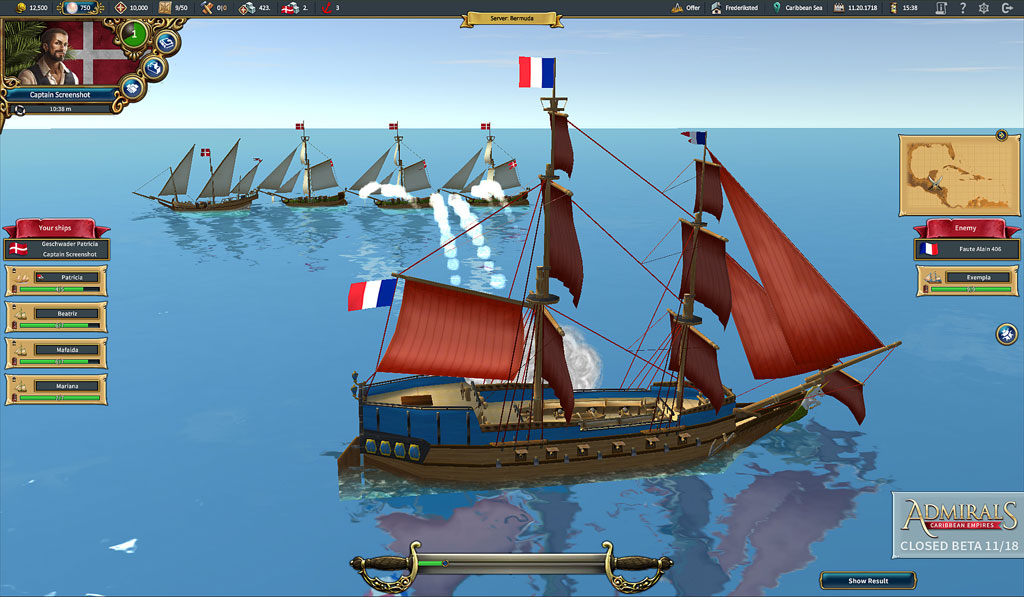Click the green level 1 badge
This screenshot has height=597, width=1024.
tap(133, 35)
